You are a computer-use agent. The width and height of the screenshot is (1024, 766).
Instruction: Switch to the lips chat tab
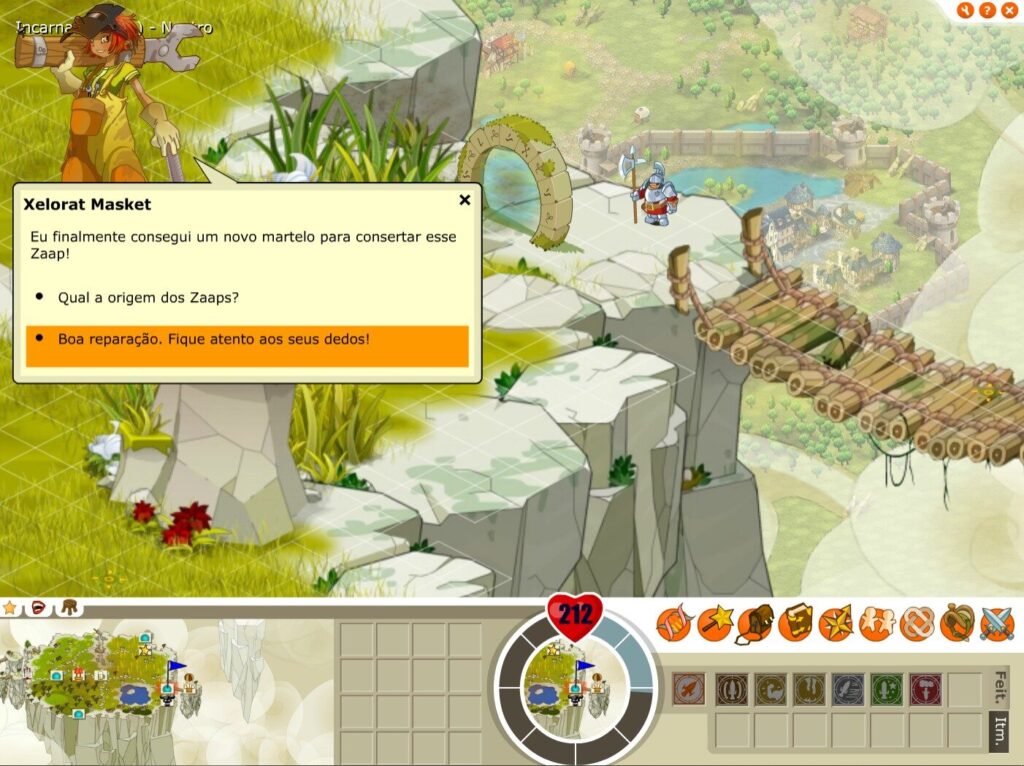(x=39, y=607)
